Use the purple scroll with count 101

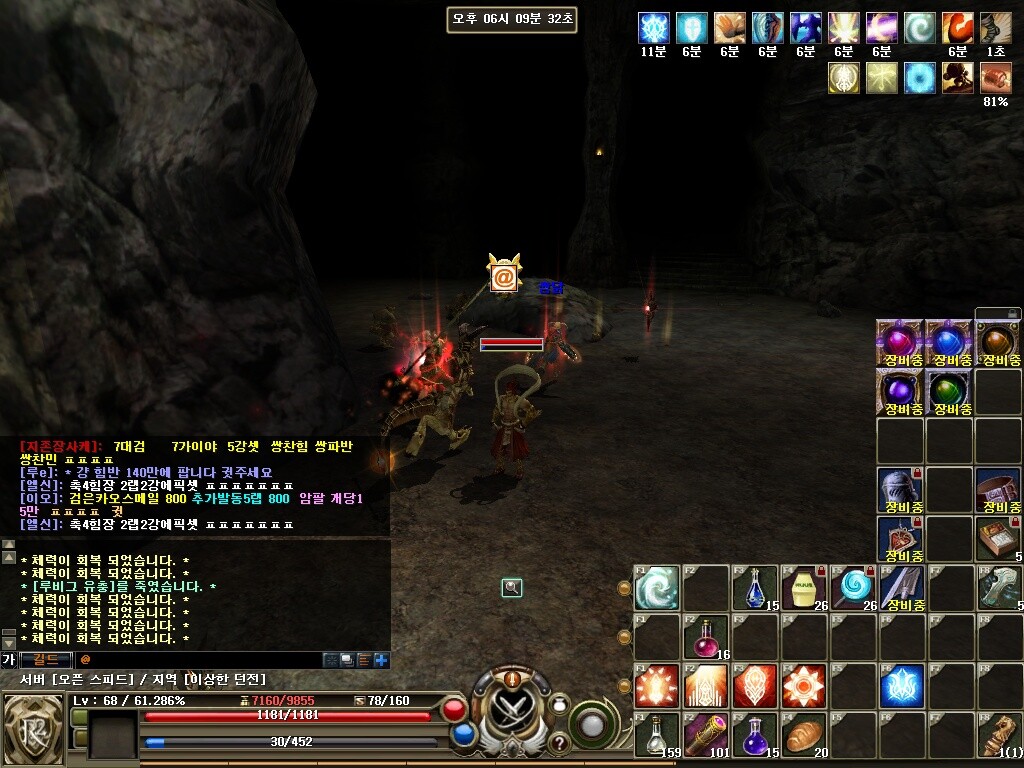tap(705, 734)
